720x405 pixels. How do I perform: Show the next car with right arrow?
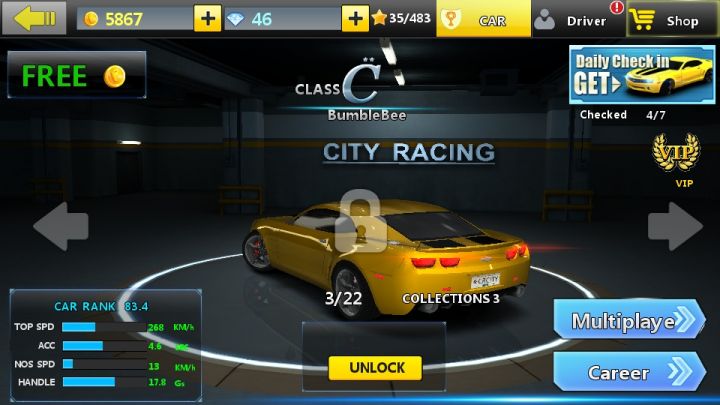click(674, 226)
